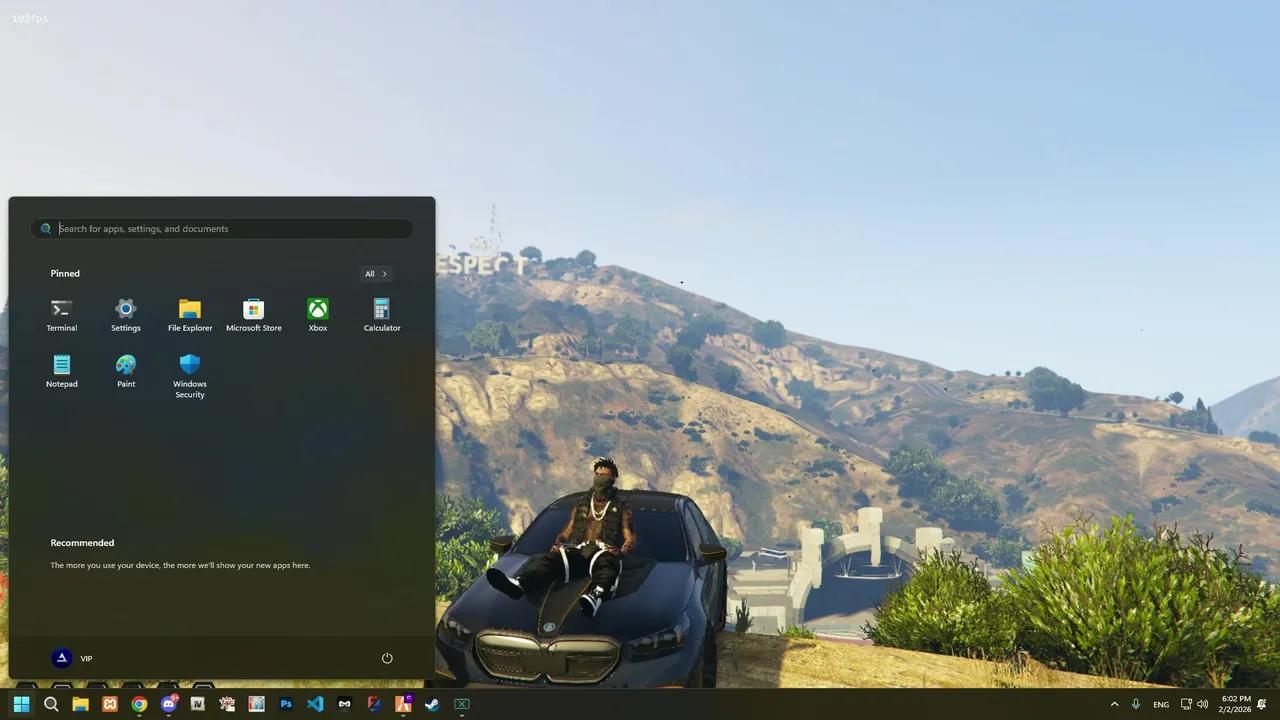
Task: Open the VIP account options
Action: click(73, 658)
